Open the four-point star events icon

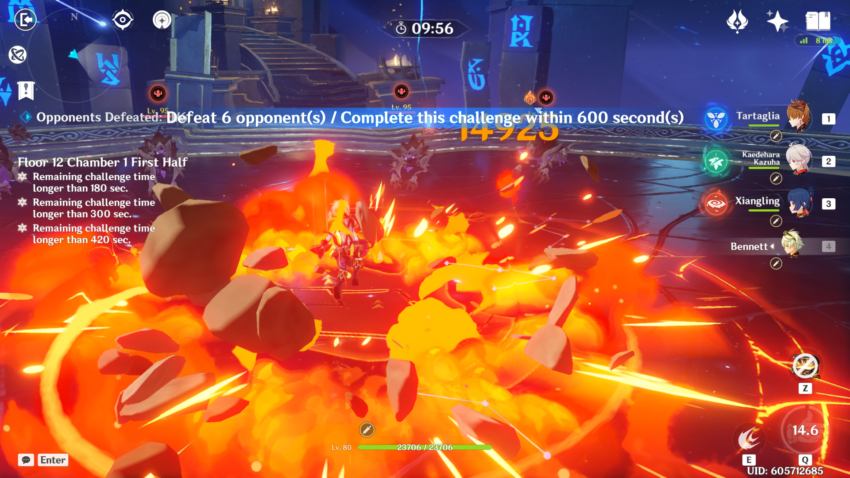point(776,20)
